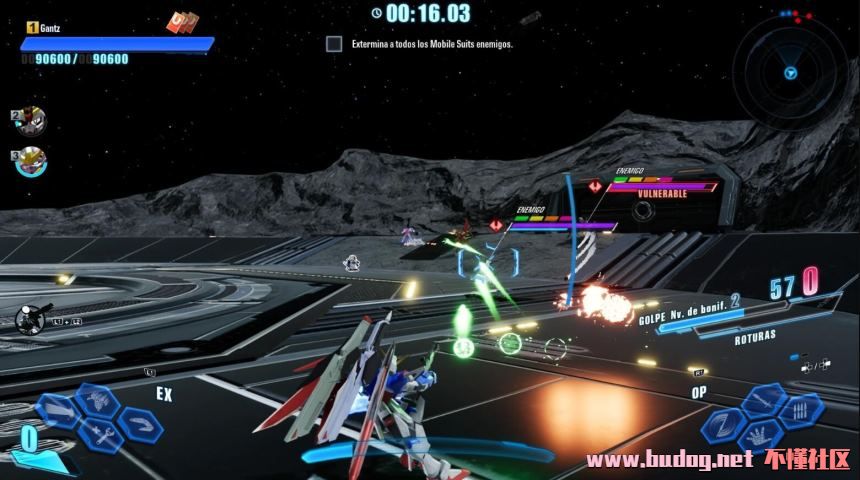
Task: Select the EX sword slash skill hexagon
Action: pos(57,409)
